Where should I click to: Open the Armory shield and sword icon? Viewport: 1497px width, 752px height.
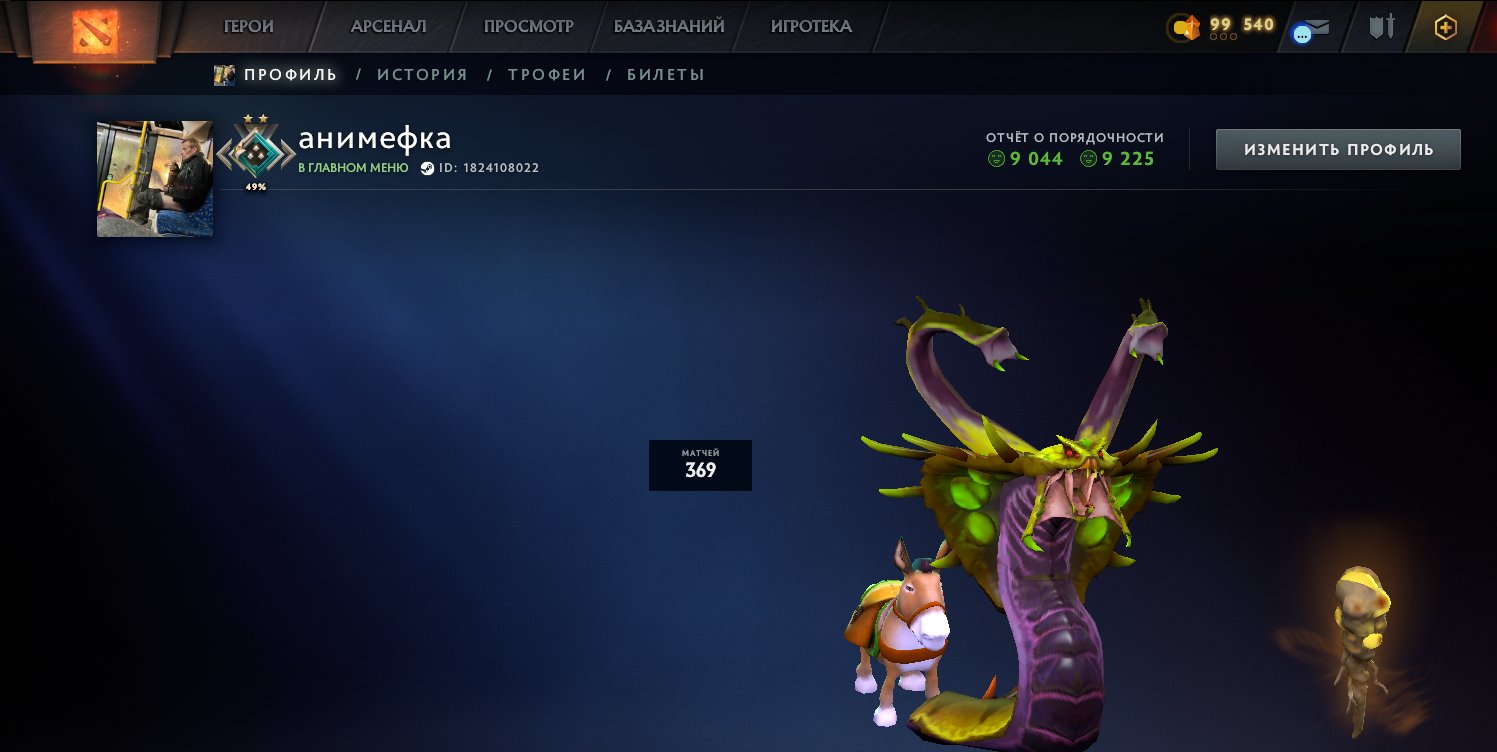tap(1381, 27)
